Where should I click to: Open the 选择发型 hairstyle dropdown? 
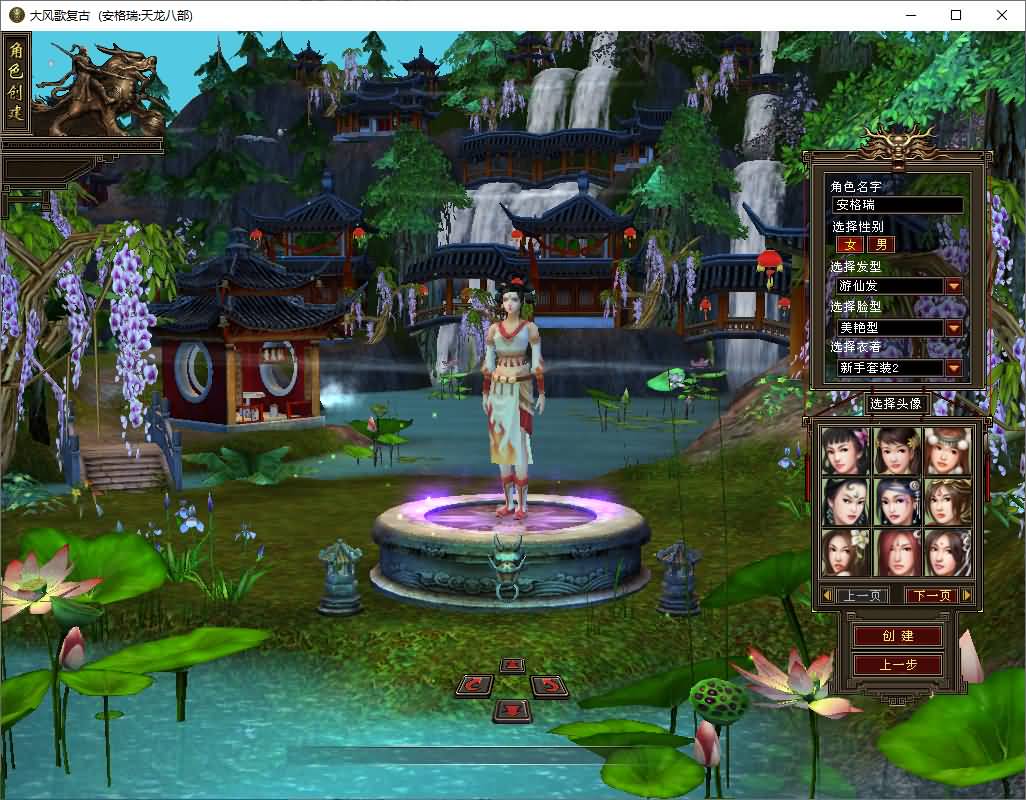[x=953, y=286]
